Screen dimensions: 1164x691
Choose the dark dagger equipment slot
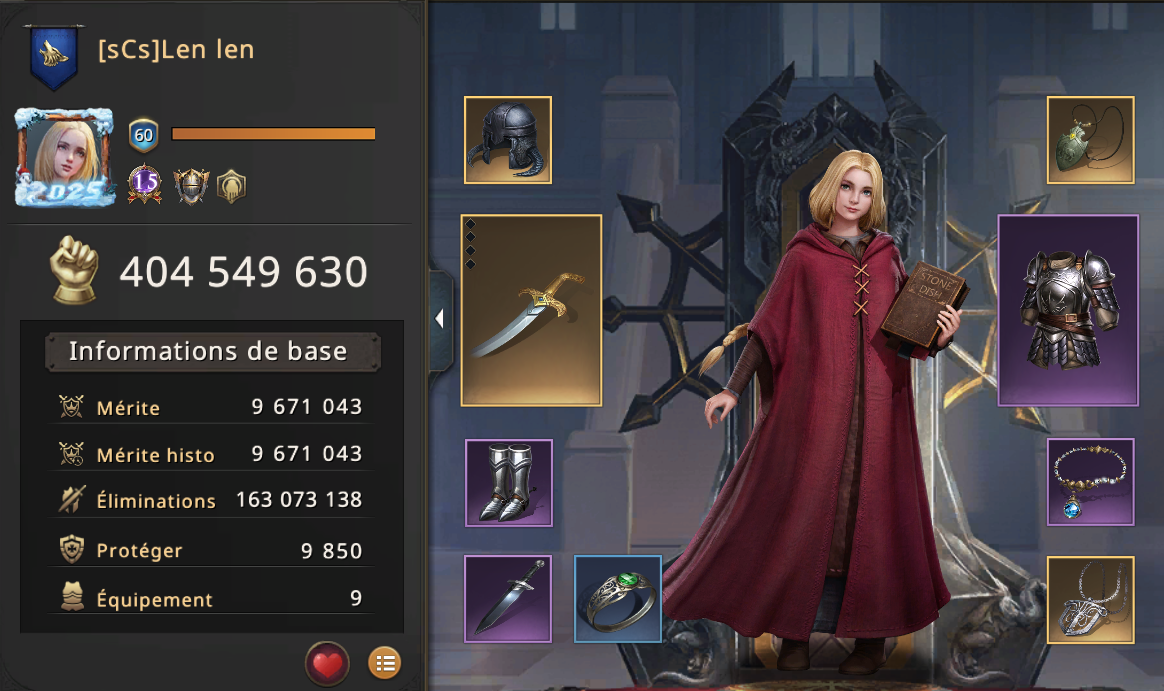pyautogui.click(x=508, y=598)
